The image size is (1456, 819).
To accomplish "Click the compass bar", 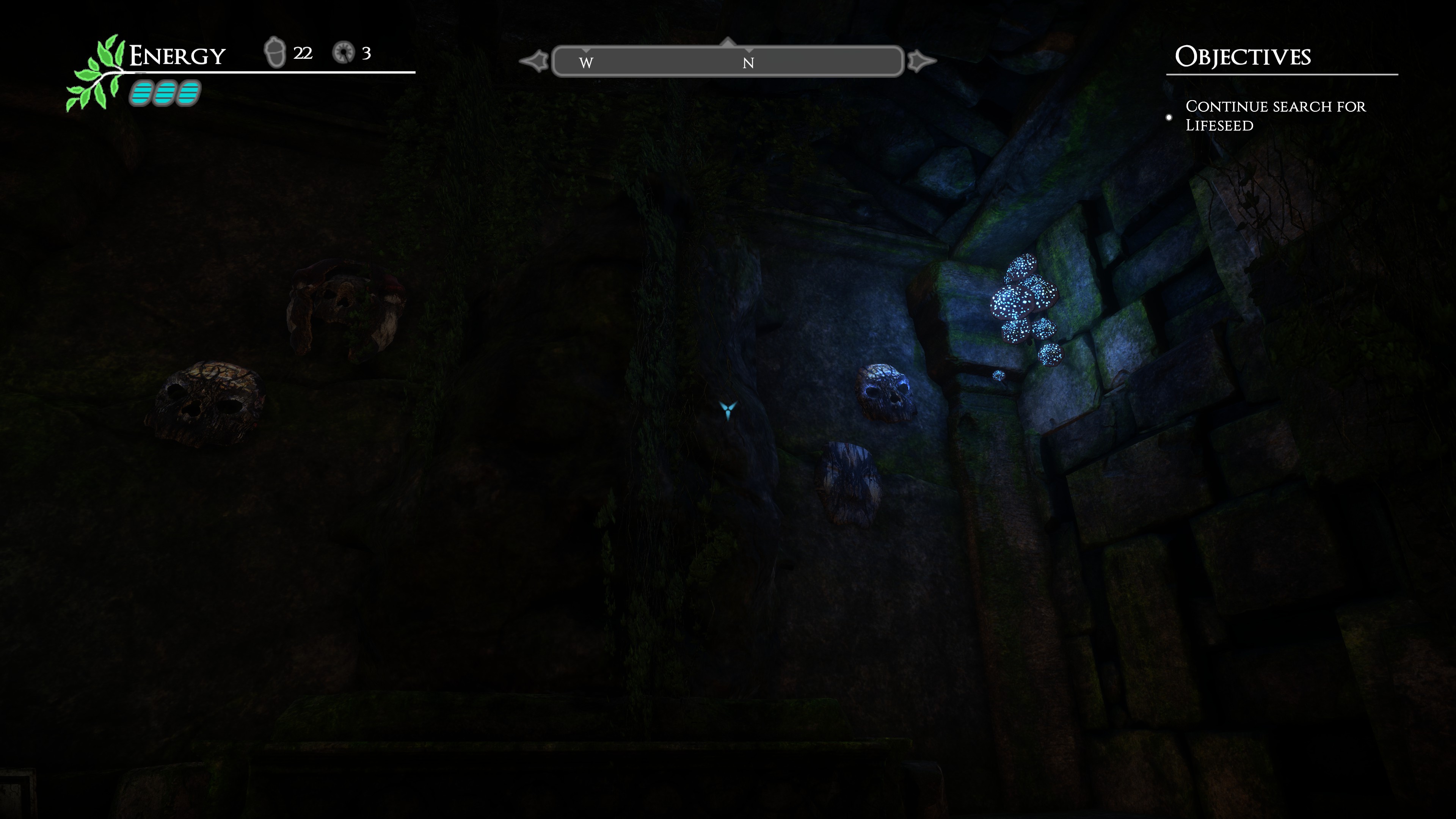I will 728,61.
